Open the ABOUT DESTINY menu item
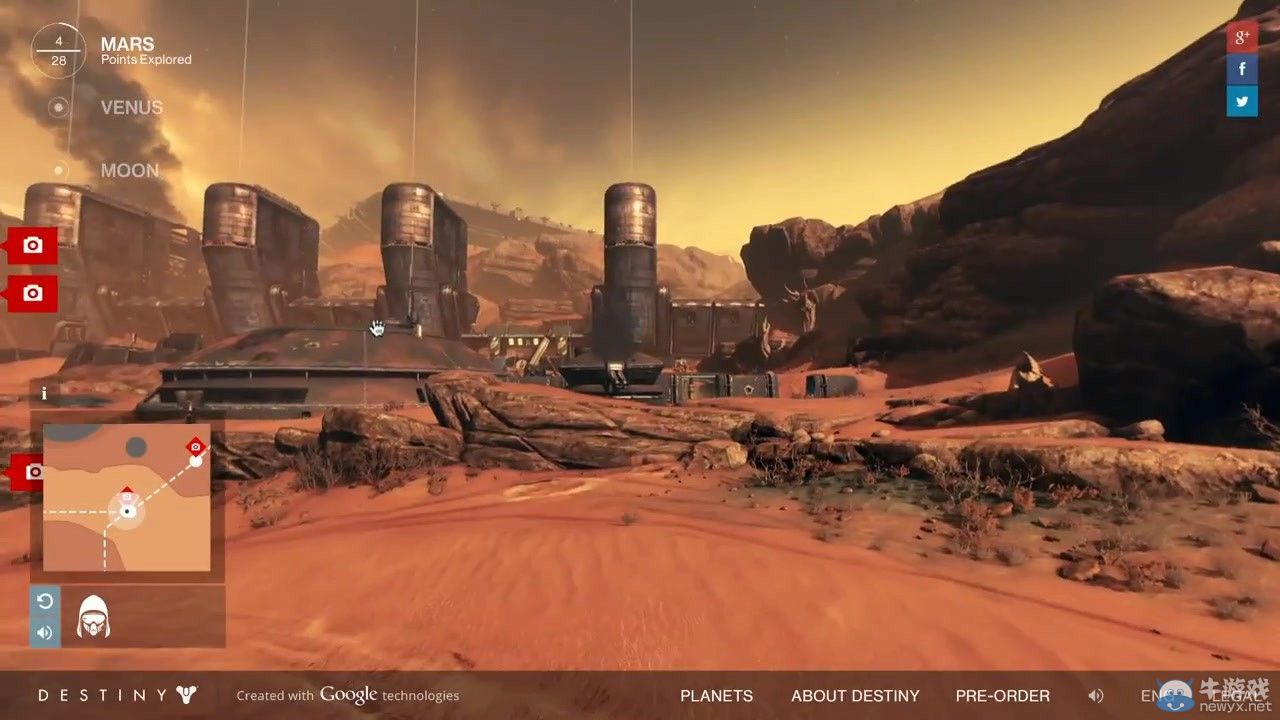Image resolution: width=1280 pixels, height=720 pixels. [855, 695]
